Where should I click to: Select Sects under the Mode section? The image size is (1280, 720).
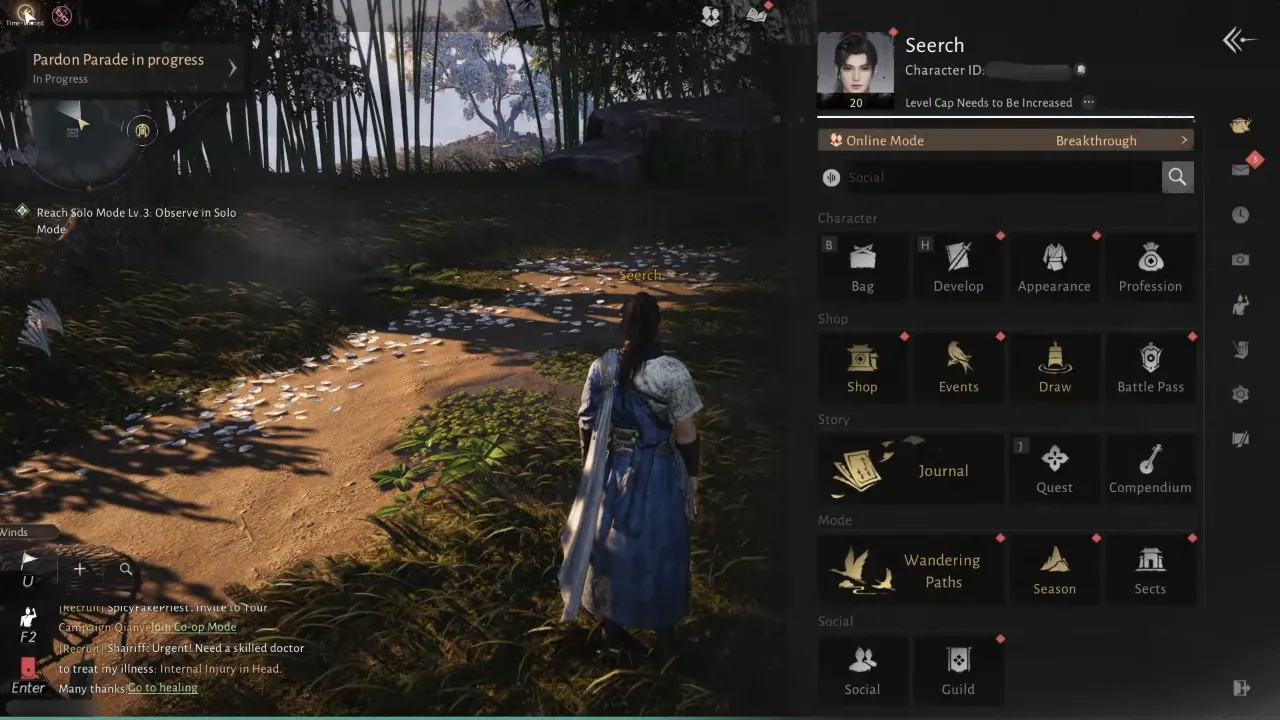point(1150,568)
